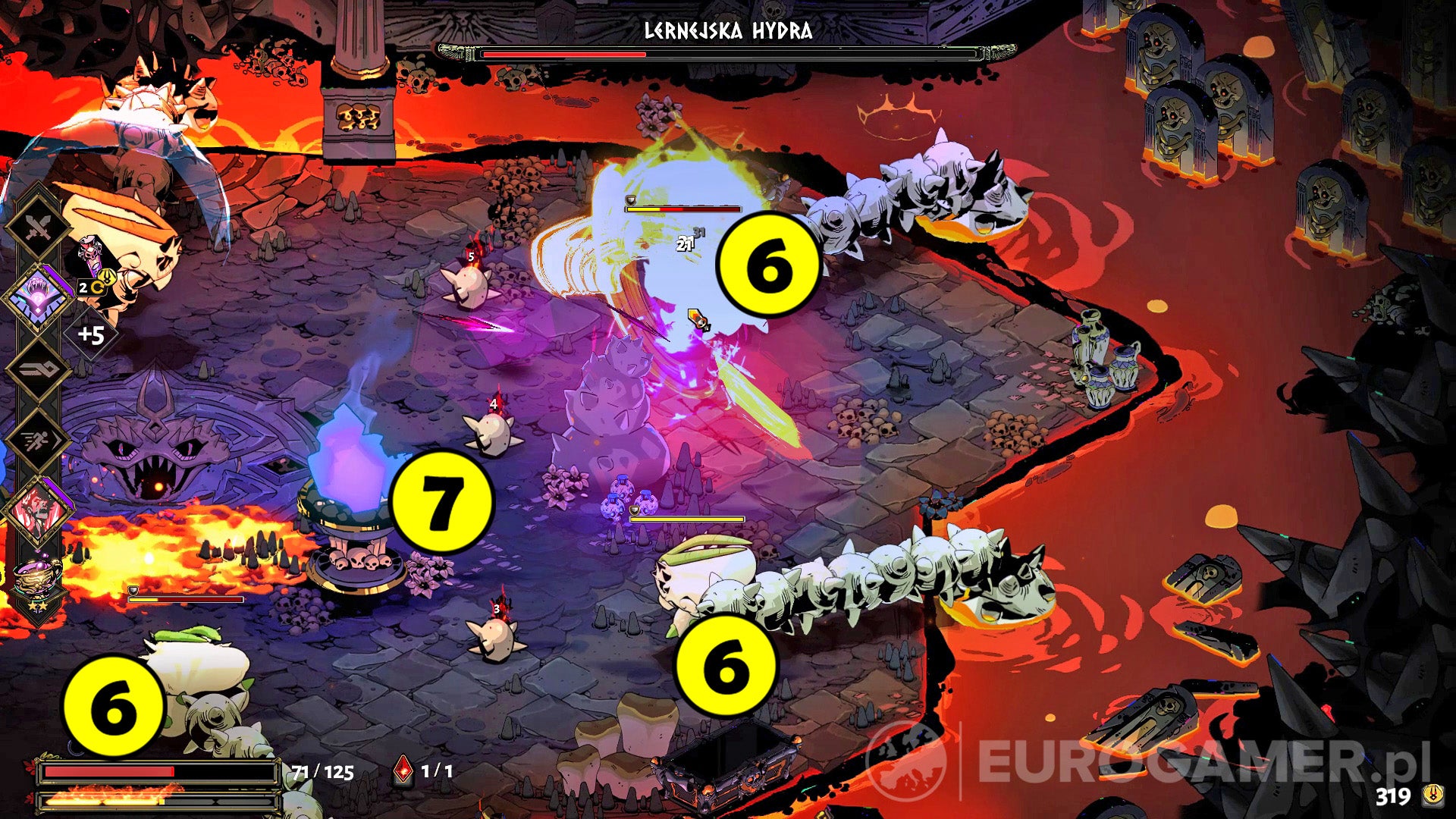Click the golden chalice keepsake icon
This screenshot has height=819, width=1456.
click(x=36, y=574)
